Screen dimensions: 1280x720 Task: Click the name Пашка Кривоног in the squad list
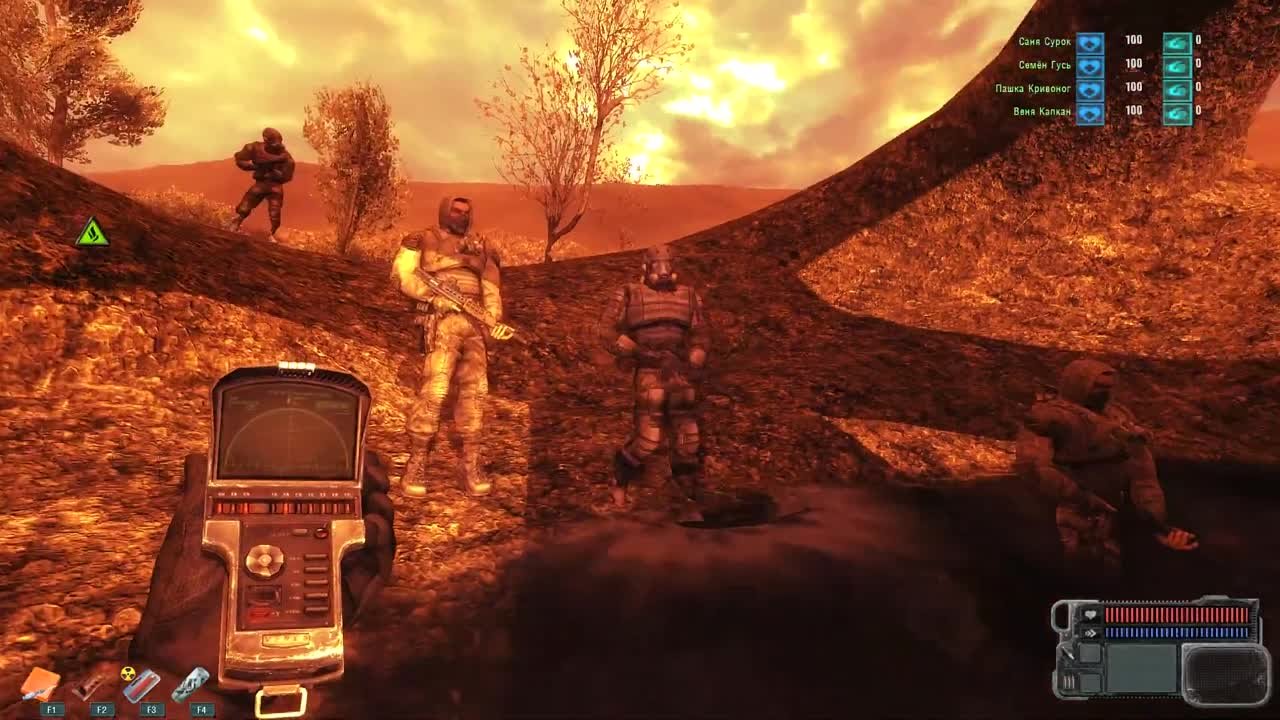click(1033, 89)
